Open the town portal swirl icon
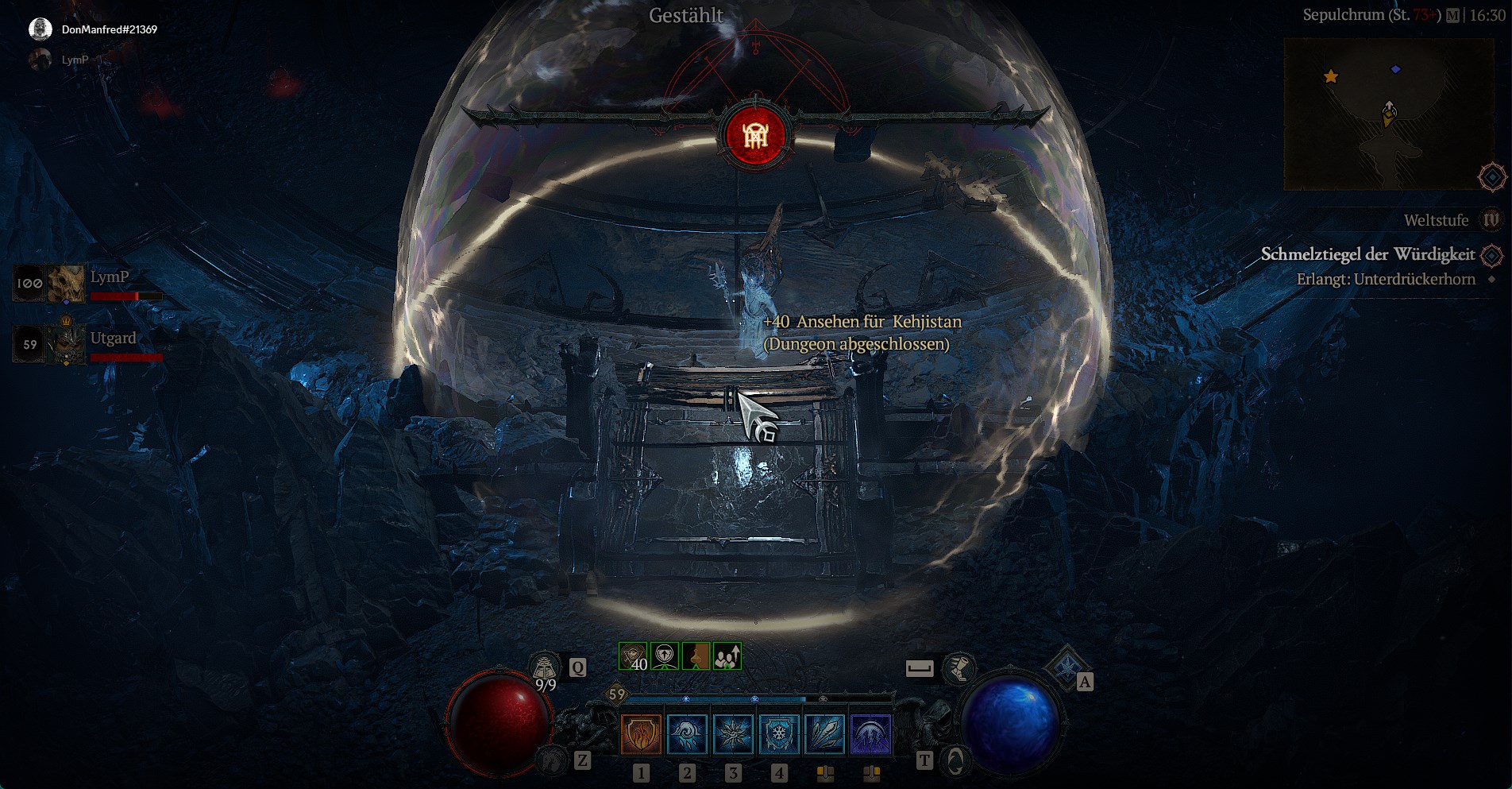Image resolution: width=1512 pixels, height=789 pixels. 955,761
